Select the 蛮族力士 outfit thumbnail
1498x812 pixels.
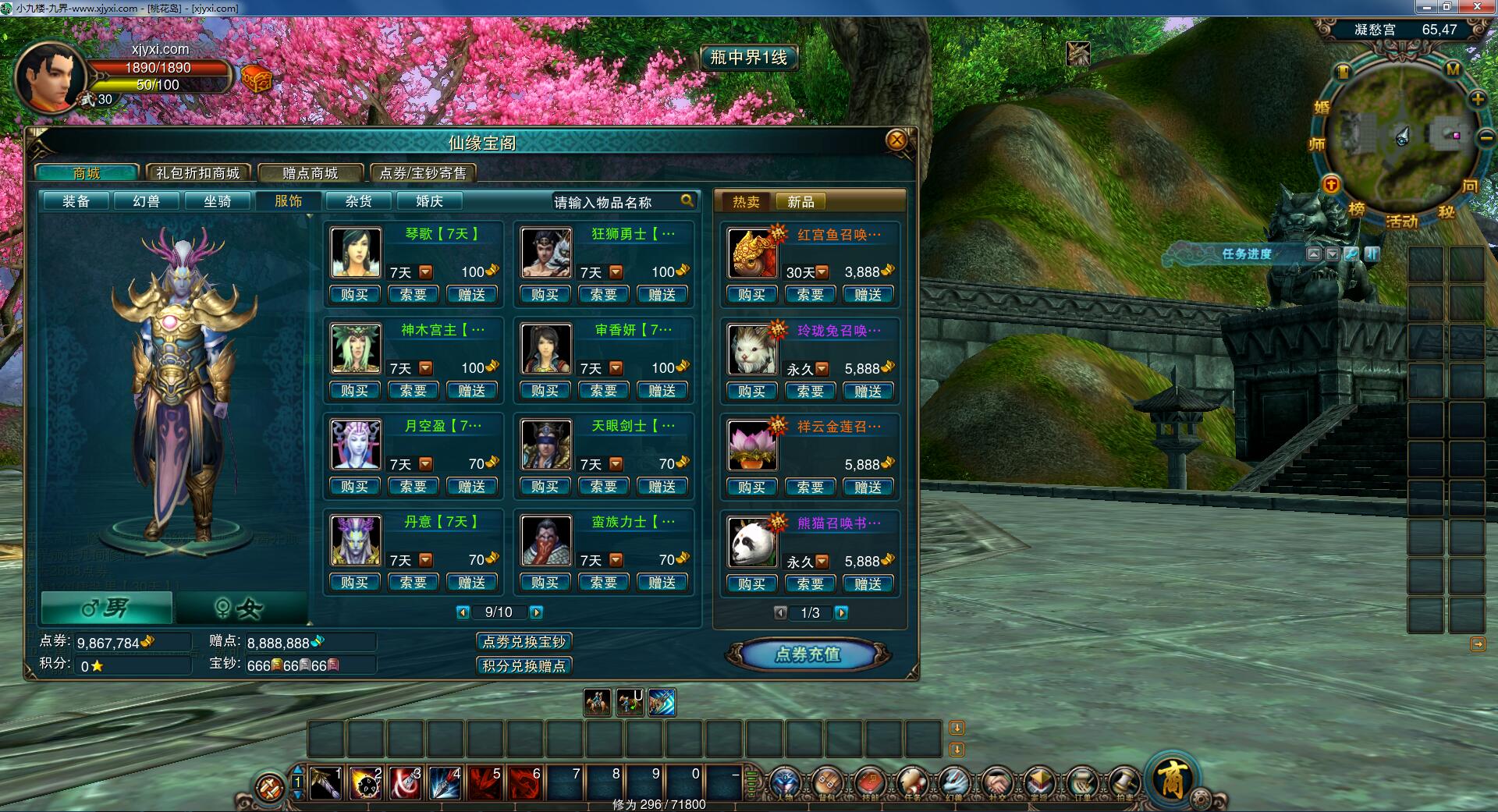[x=546, y=541]
